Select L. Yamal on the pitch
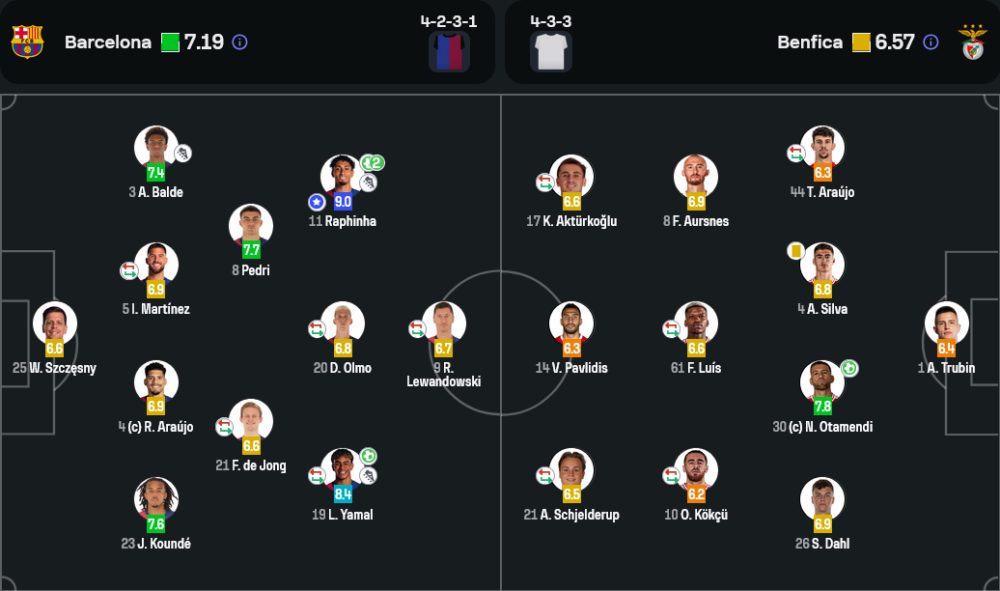 tap(342, 471)
